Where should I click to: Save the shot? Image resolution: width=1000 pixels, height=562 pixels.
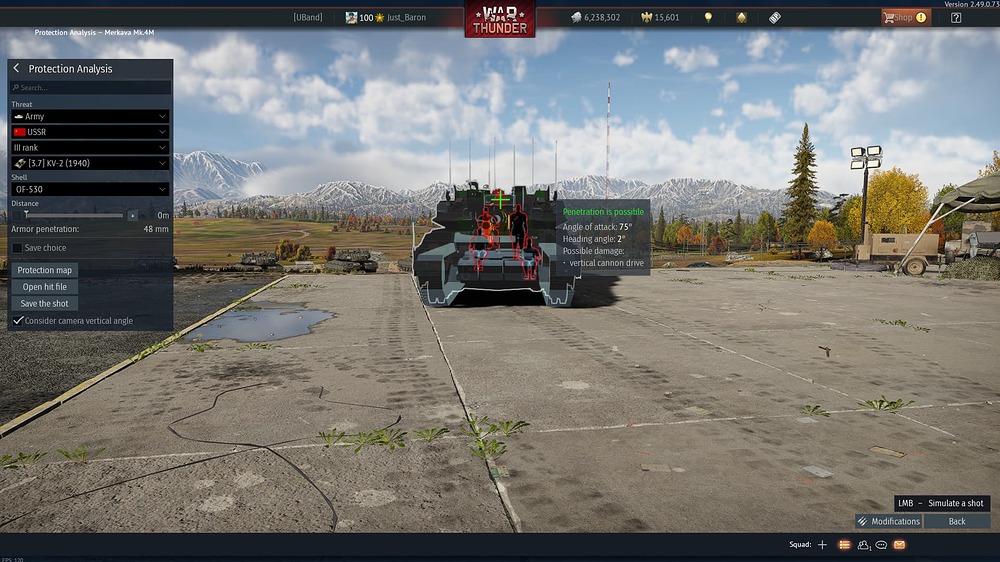[x=45, y=304]
